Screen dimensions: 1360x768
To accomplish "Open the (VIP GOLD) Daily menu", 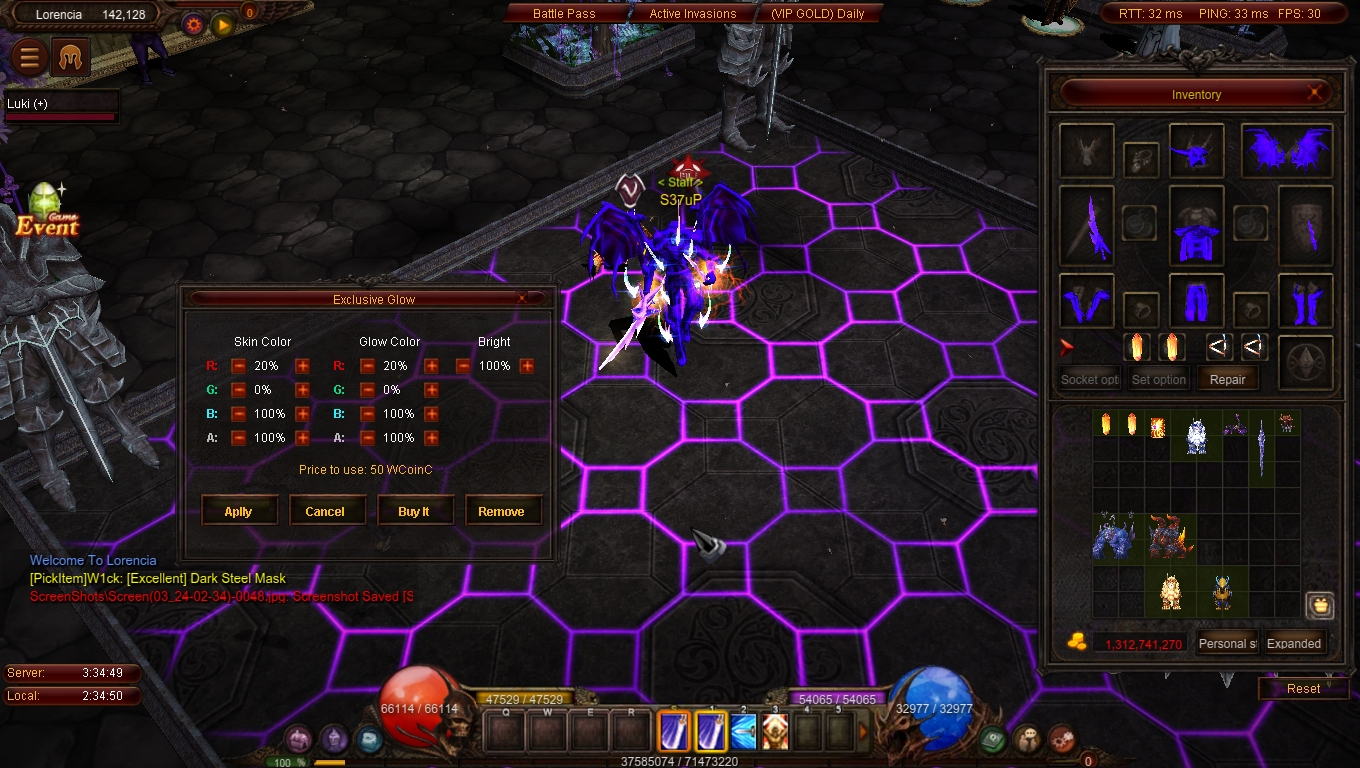I will point(817,14).
